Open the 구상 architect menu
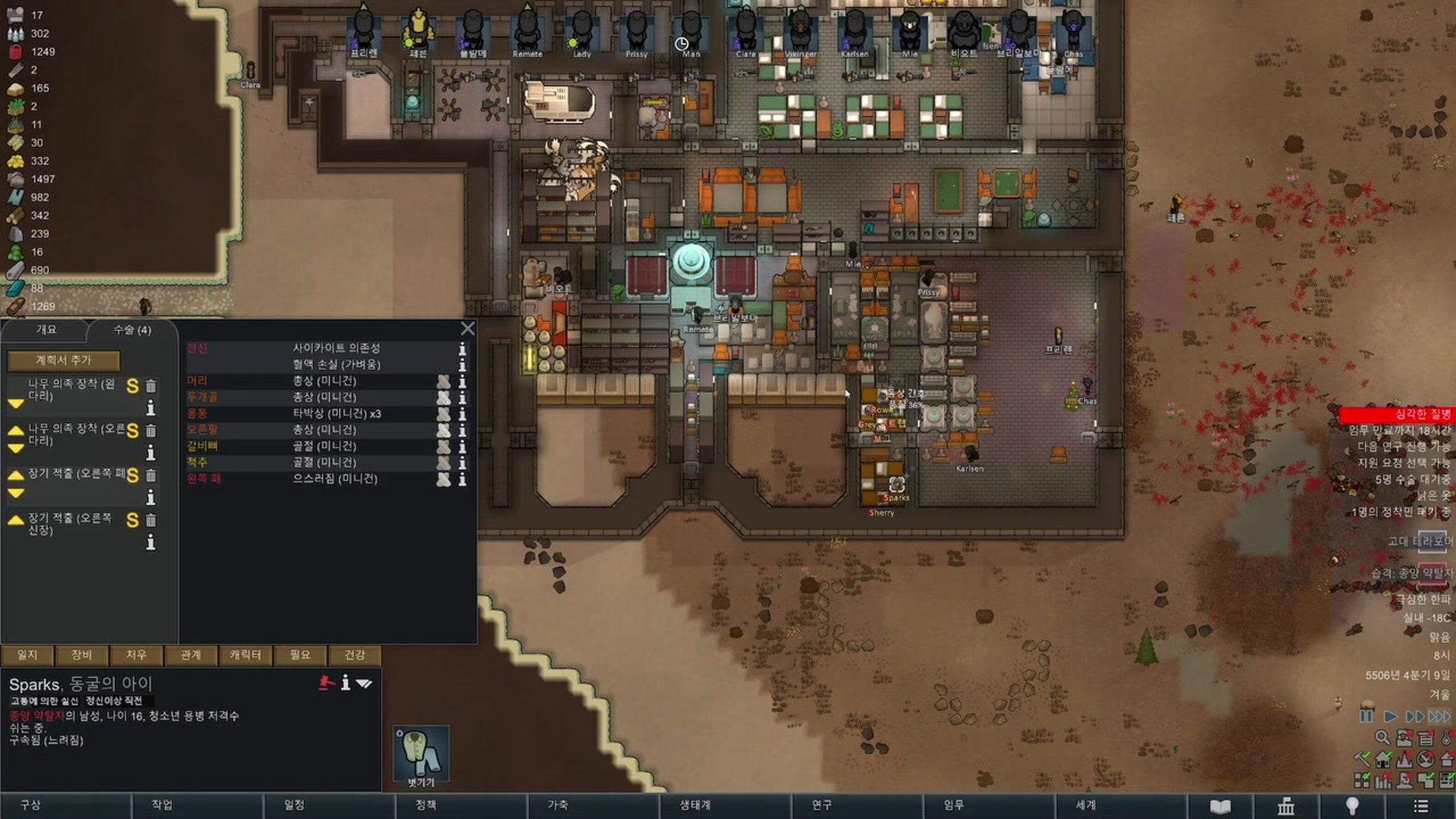The height and width of the screenshot is (819, 1456). point(30,805)
